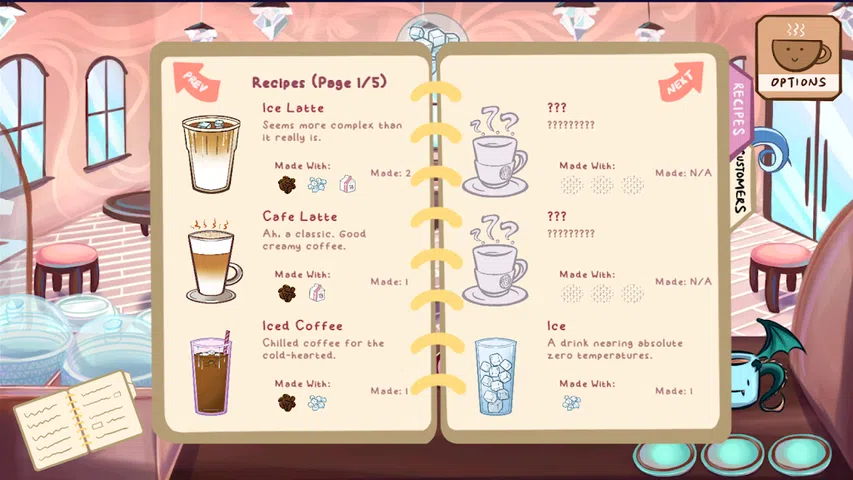853x480 pixels.
Task: Pick the Iced Coffee recipe
Action: 302,325
